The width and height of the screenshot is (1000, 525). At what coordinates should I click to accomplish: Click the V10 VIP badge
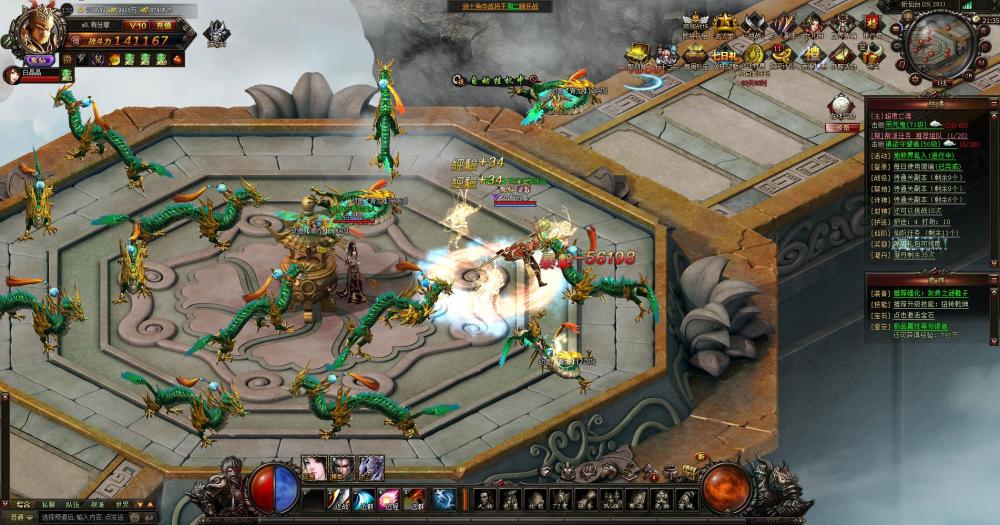tap(138, 24)
